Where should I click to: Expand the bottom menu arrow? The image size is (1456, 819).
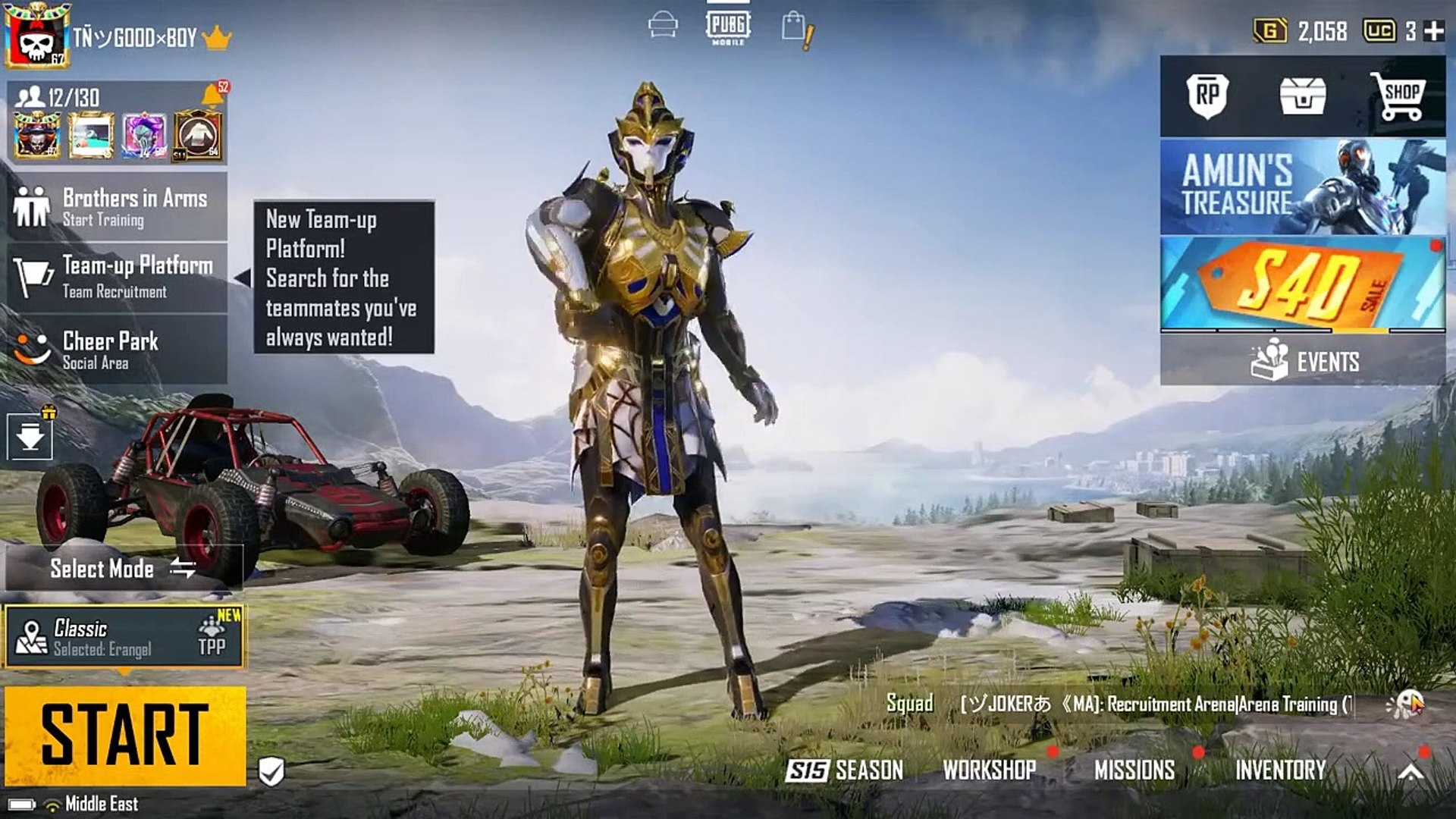tap(1410, 771)
